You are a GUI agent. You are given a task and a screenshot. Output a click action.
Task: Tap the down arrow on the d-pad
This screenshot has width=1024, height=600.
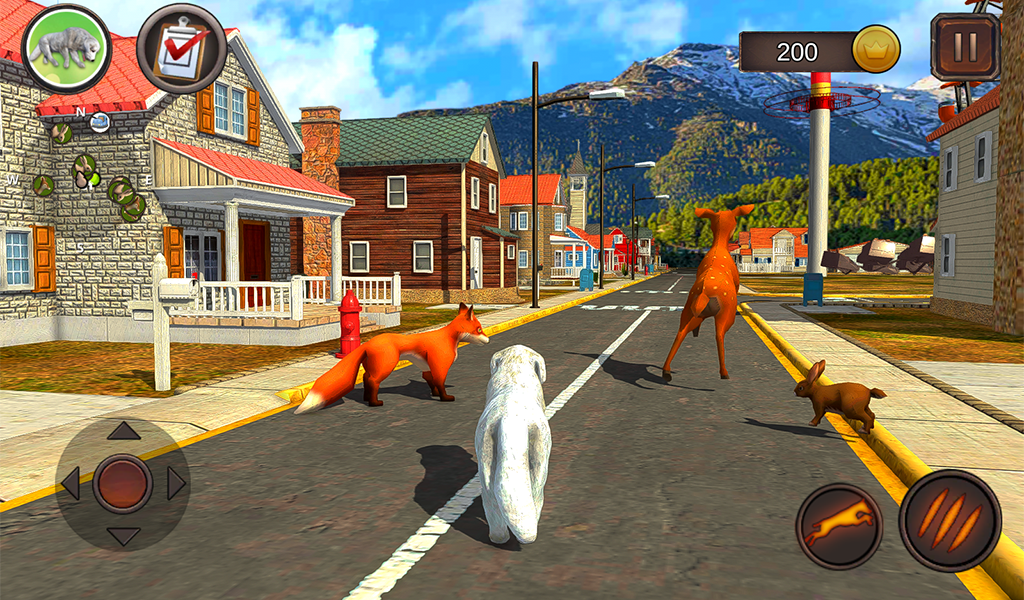click(123, 536)
